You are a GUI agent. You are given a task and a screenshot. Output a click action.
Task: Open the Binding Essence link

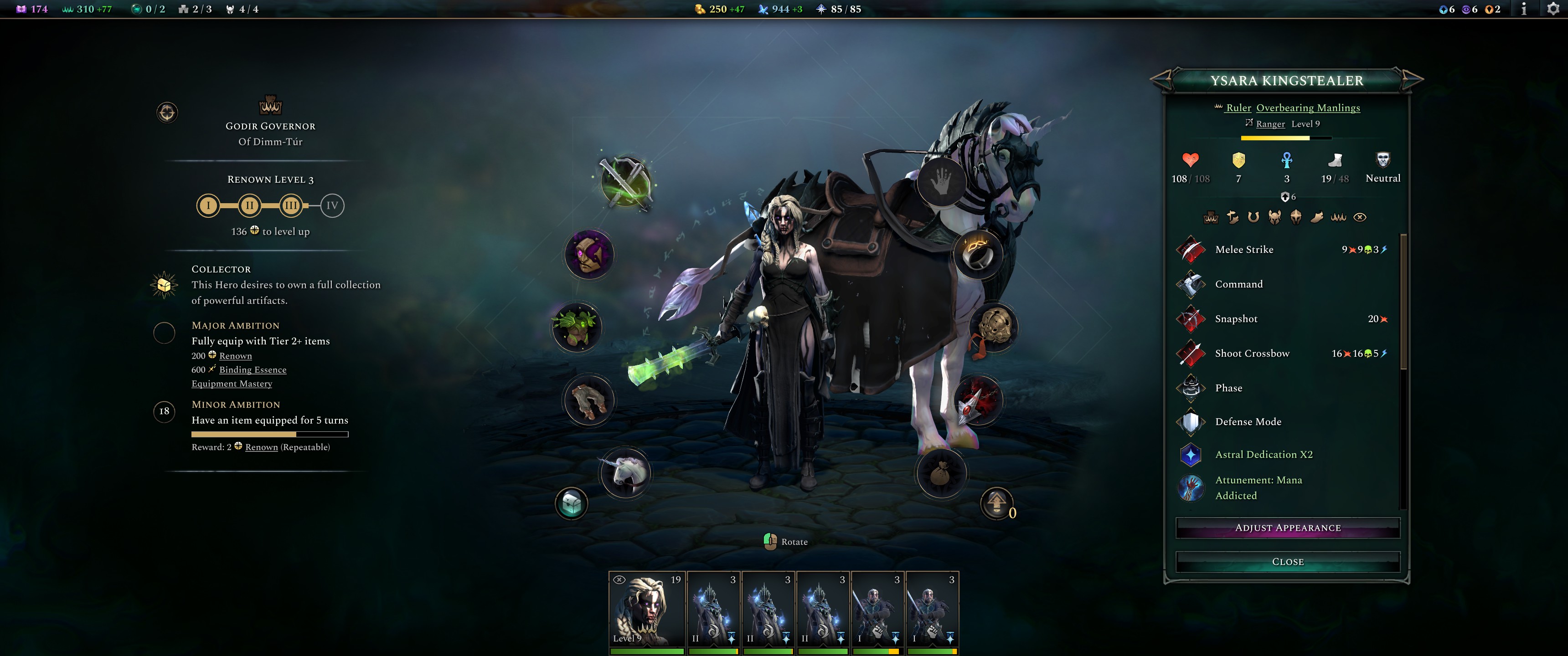[x=253, y=369]
